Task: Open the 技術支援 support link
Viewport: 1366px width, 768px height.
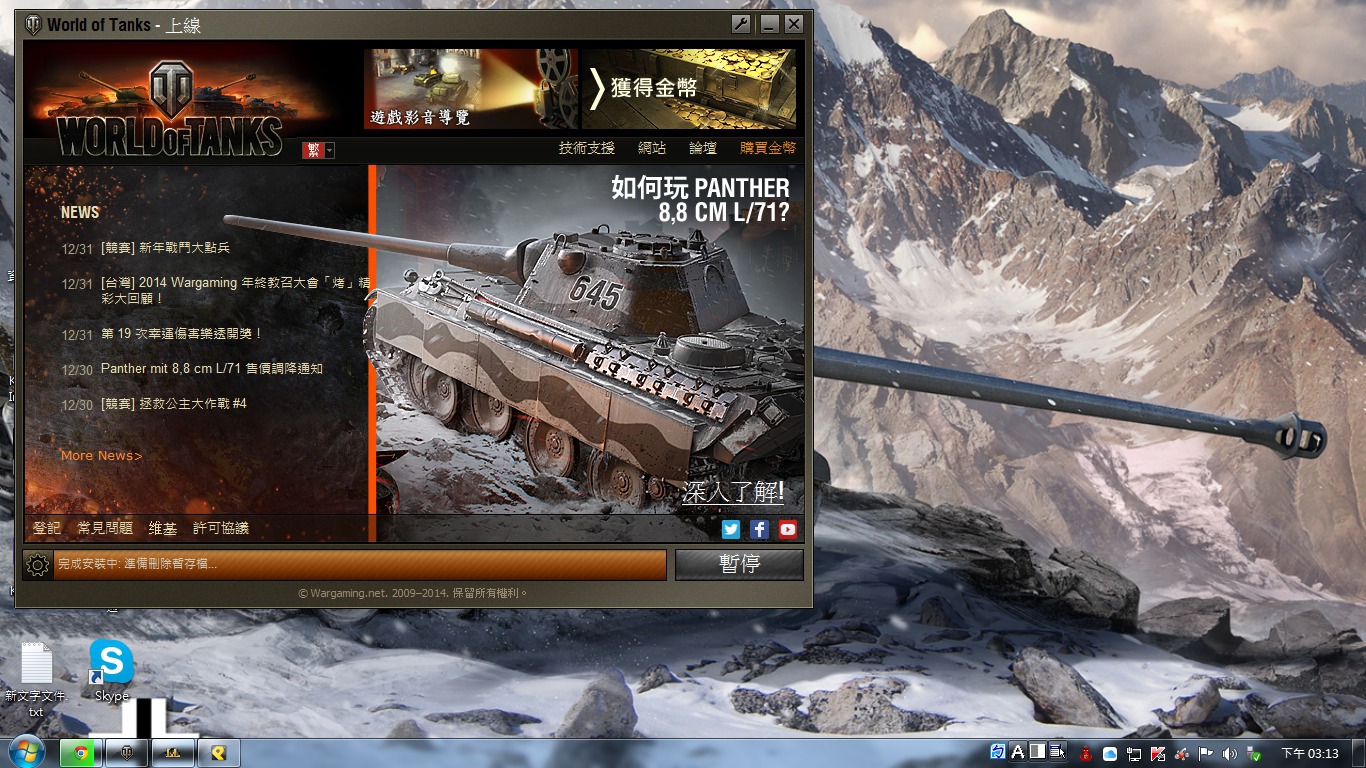Action: pos(586,148)
